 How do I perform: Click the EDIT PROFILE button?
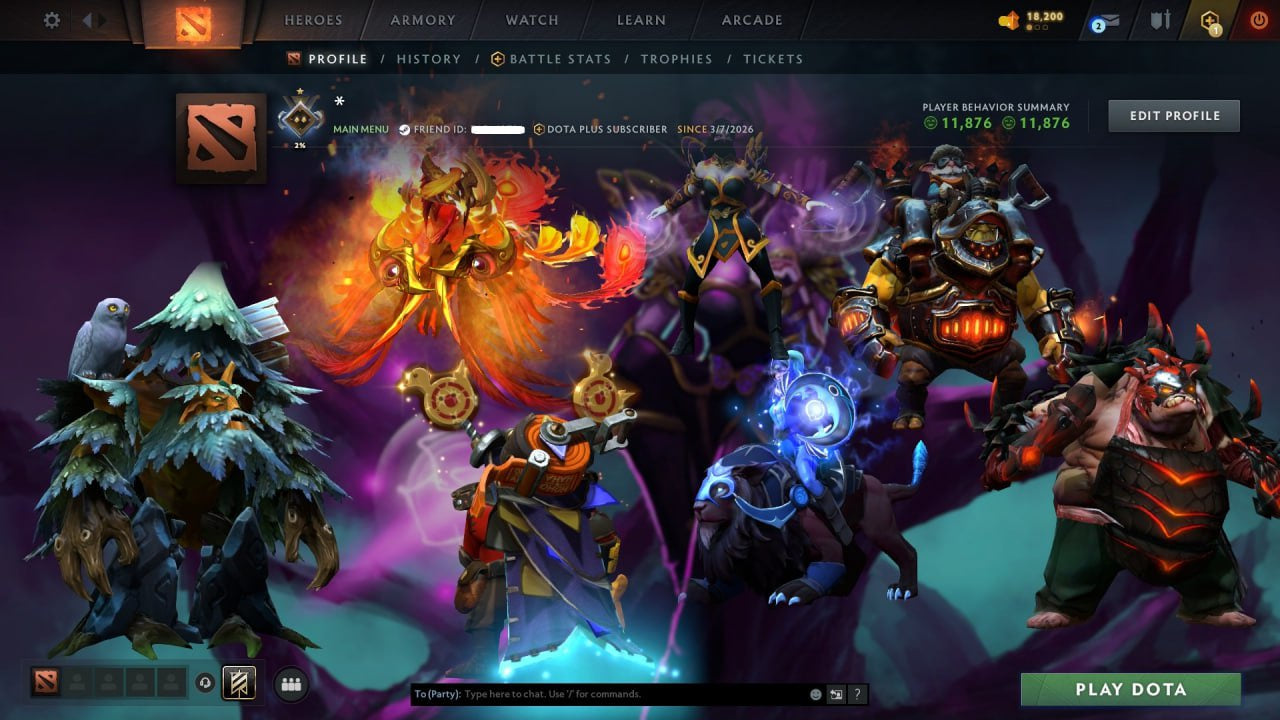coord(1173,115)
